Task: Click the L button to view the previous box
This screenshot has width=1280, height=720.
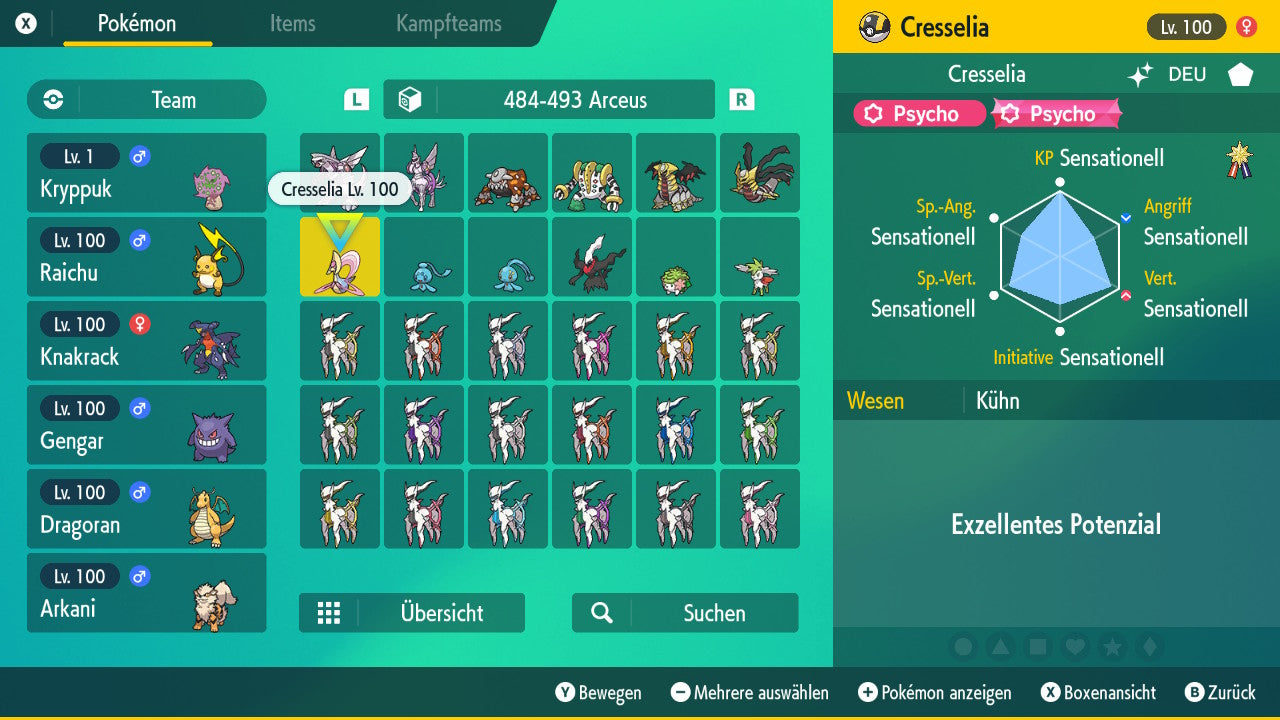Action: (355, 99)
